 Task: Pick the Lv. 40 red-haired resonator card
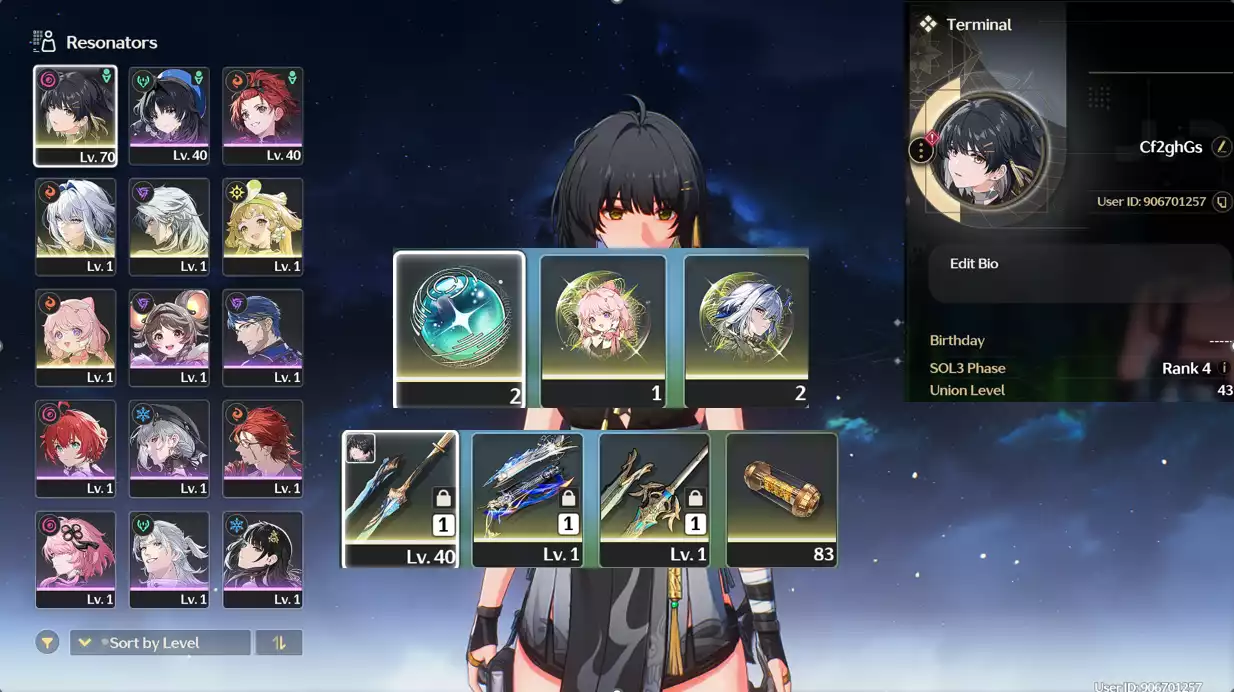[x=262, y=115]
